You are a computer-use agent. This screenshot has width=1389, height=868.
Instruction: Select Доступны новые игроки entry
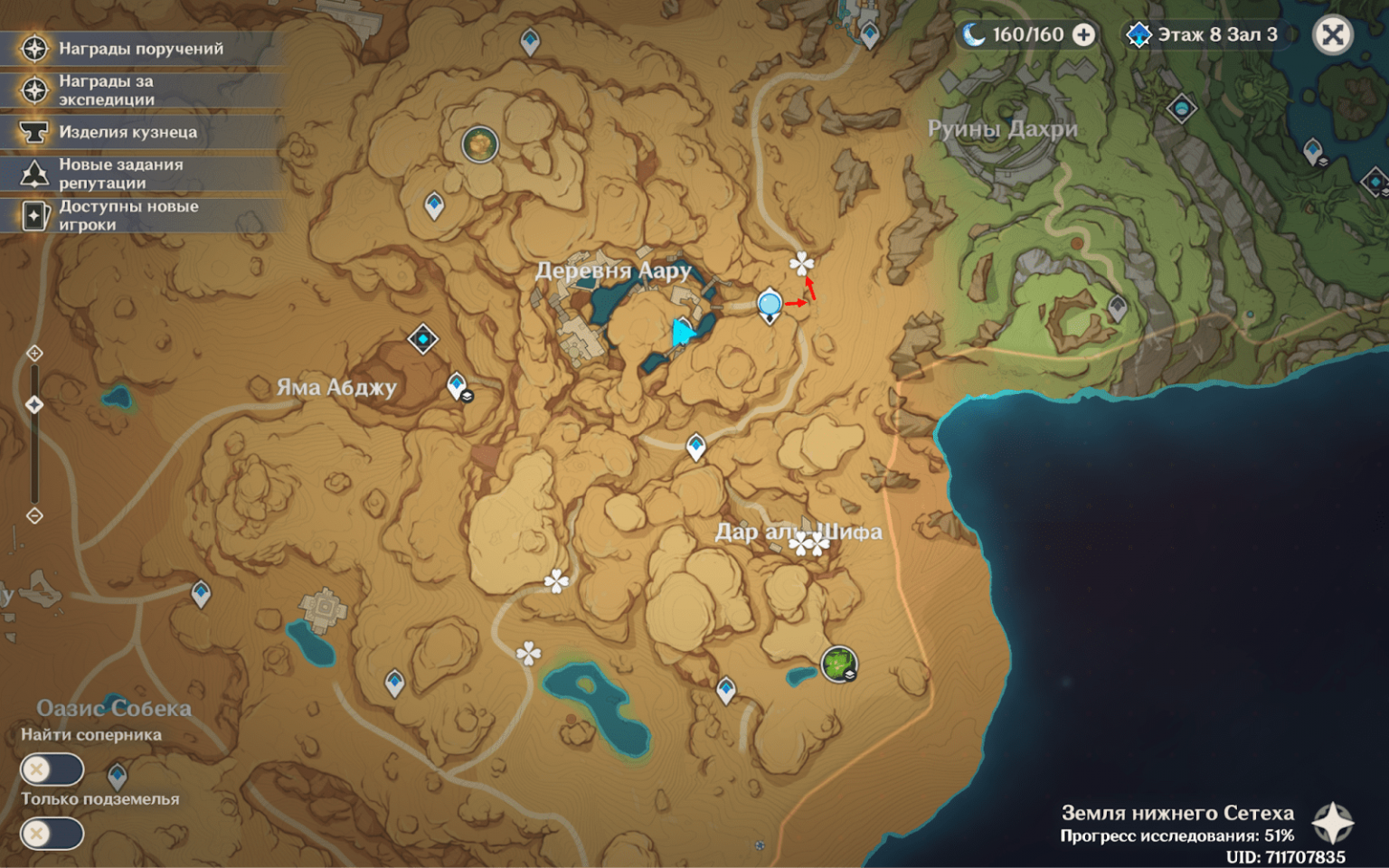click(x=140, y=215)
